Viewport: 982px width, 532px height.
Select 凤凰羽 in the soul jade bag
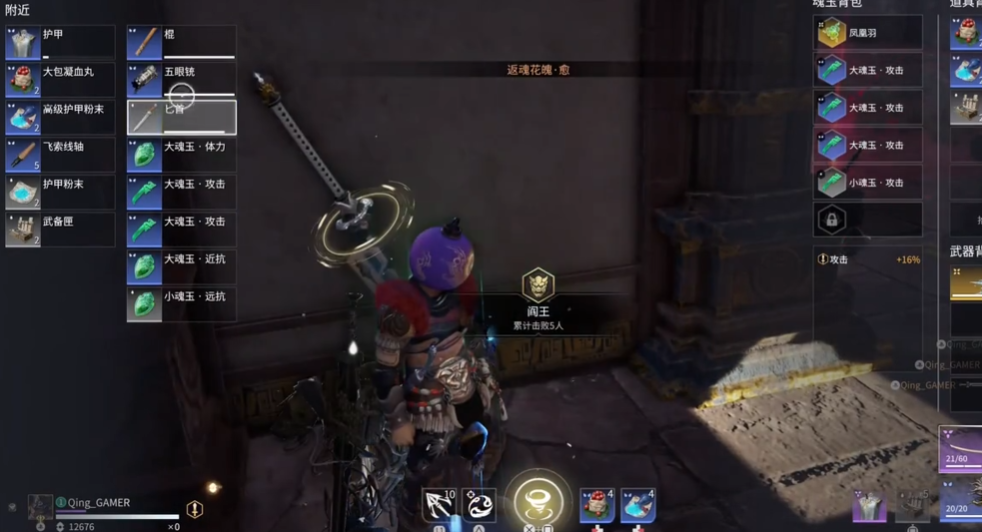(867, 33)
